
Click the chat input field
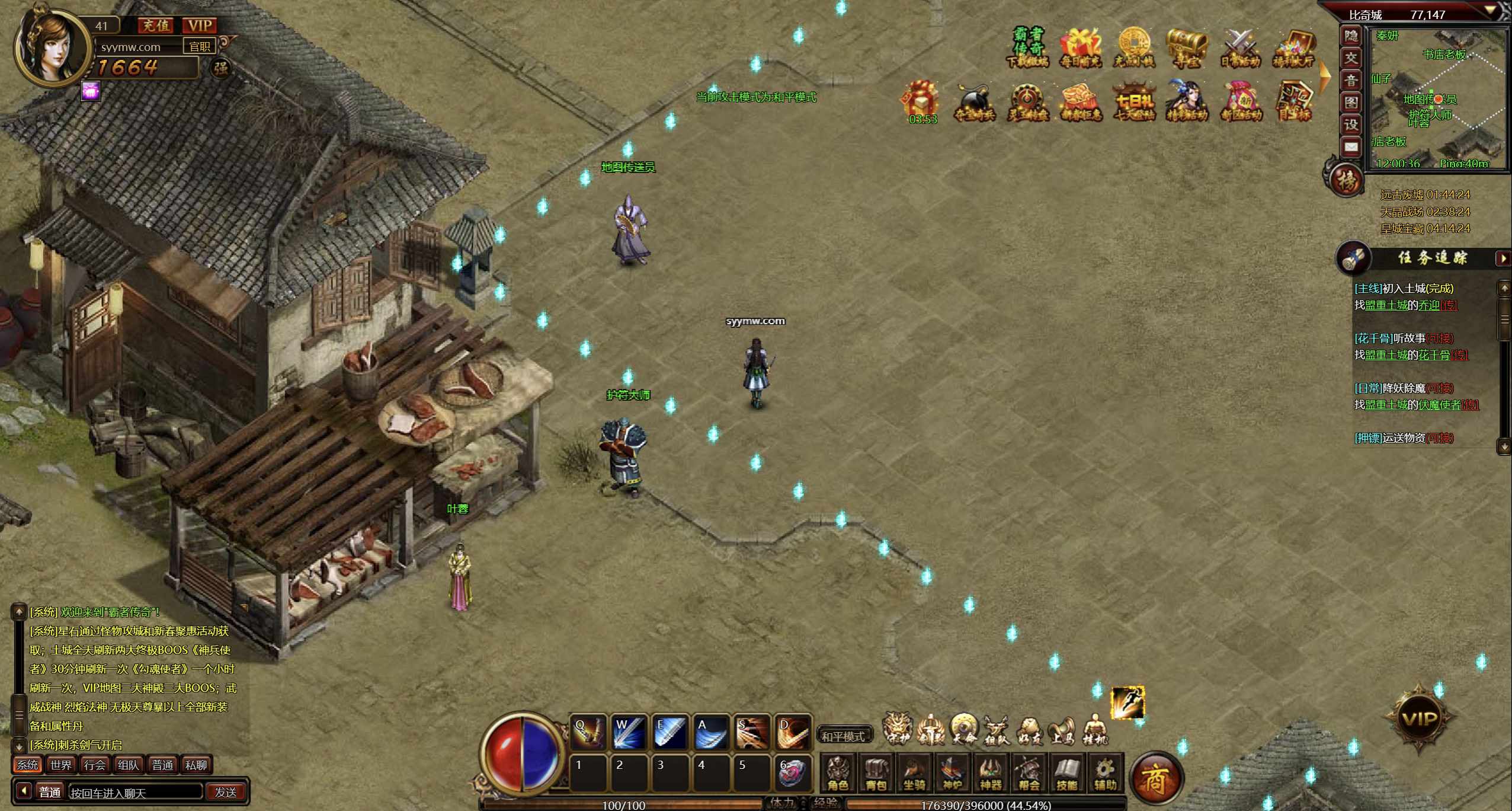135,792
